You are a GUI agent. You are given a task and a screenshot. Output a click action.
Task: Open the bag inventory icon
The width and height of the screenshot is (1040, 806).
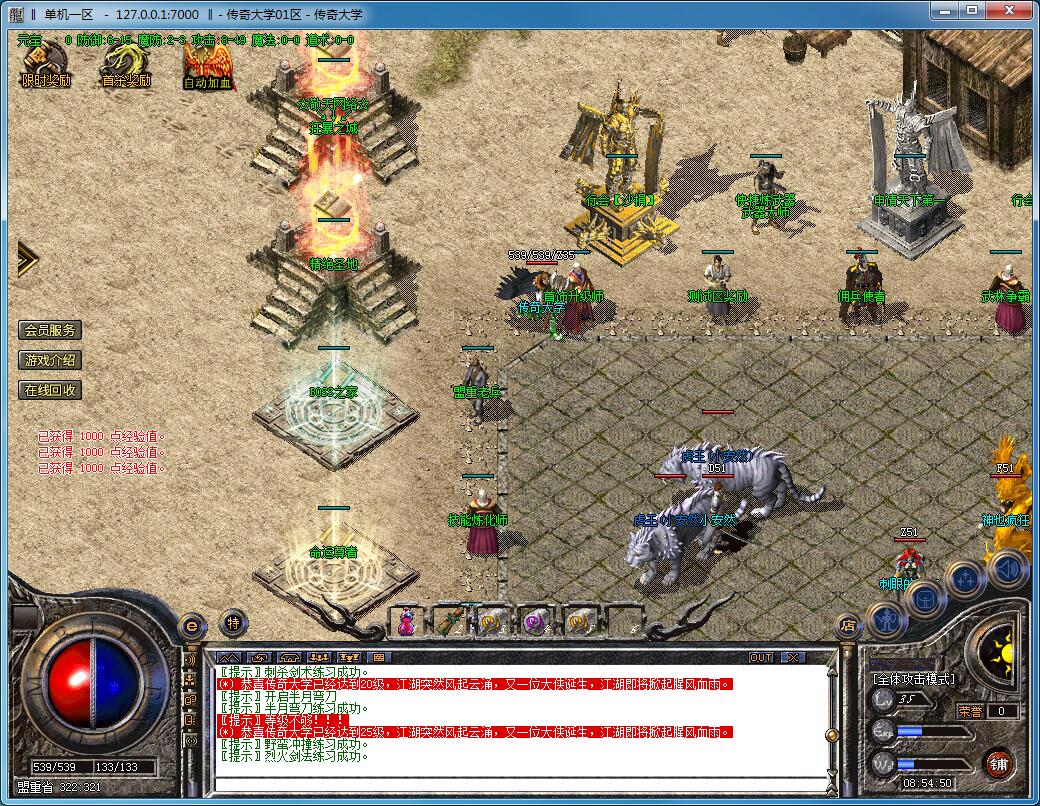926,598
